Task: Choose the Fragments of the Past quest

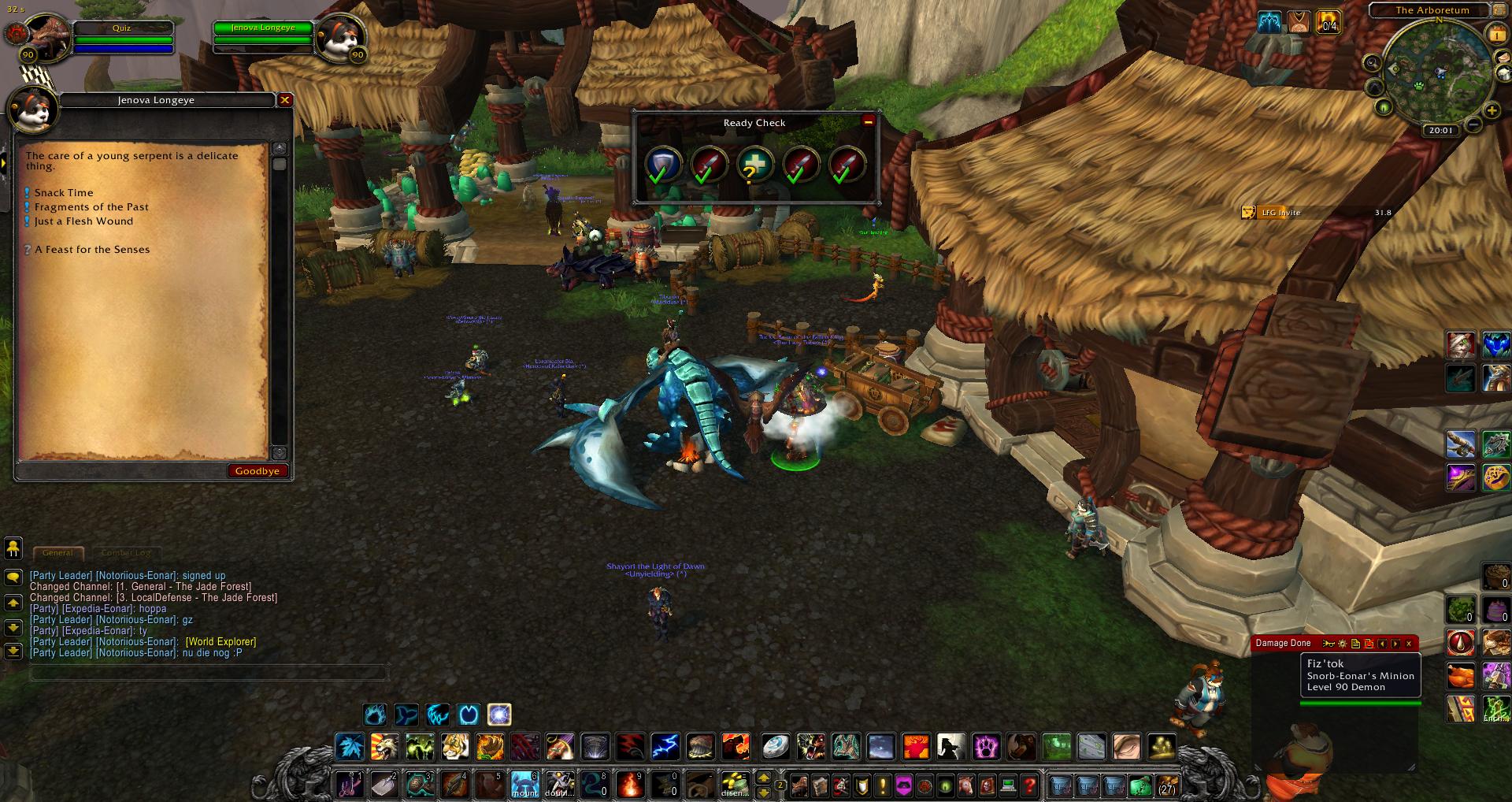Action: click(x=91, y=207)
